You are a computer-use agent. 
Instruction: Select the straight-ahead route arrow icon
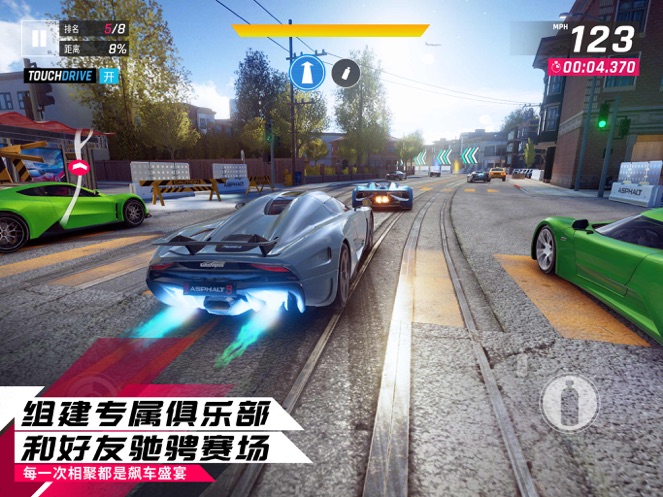(306, 72)
